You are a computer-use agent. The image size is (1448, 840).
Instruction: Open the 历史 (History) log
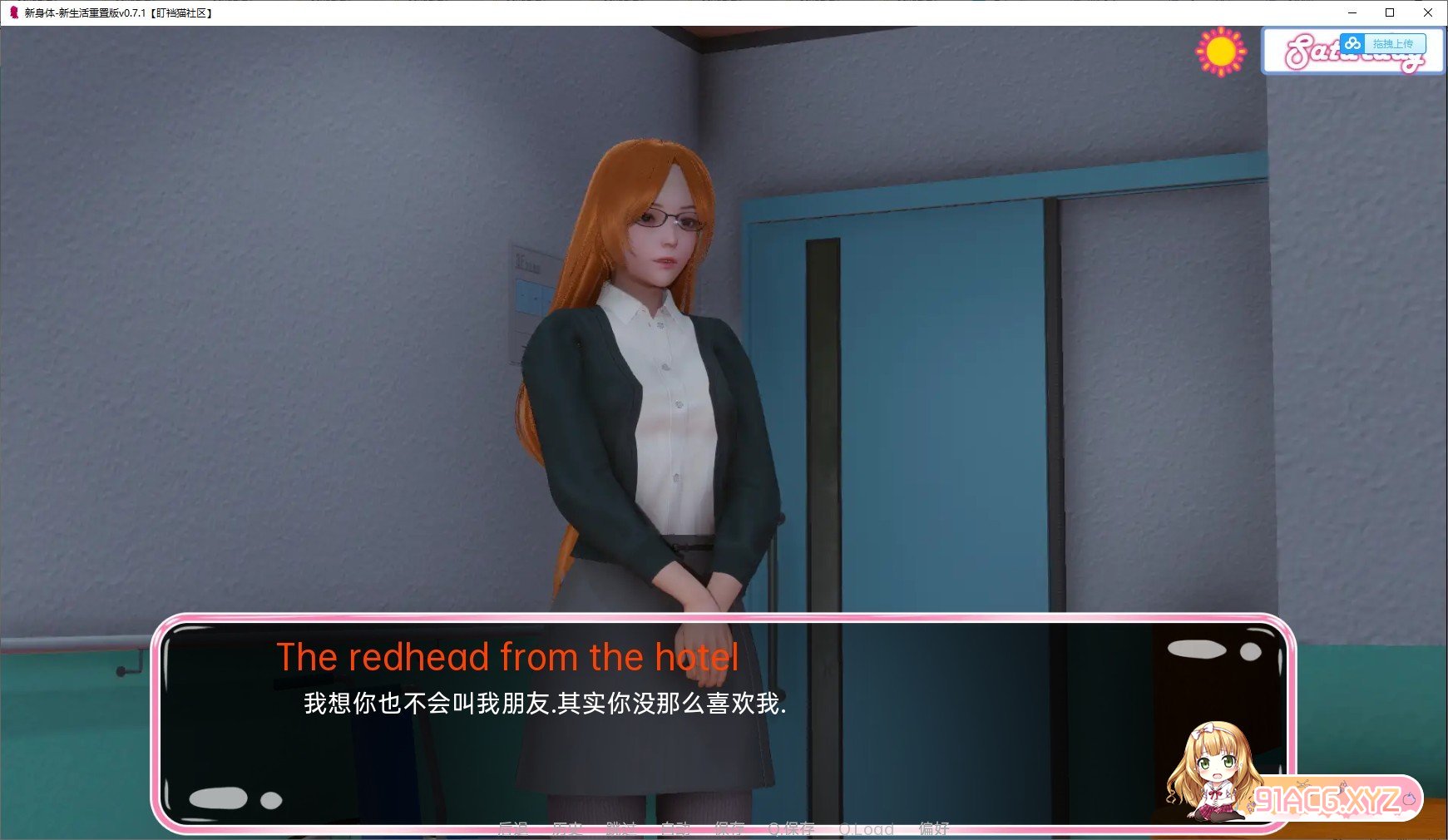[567, 828]
